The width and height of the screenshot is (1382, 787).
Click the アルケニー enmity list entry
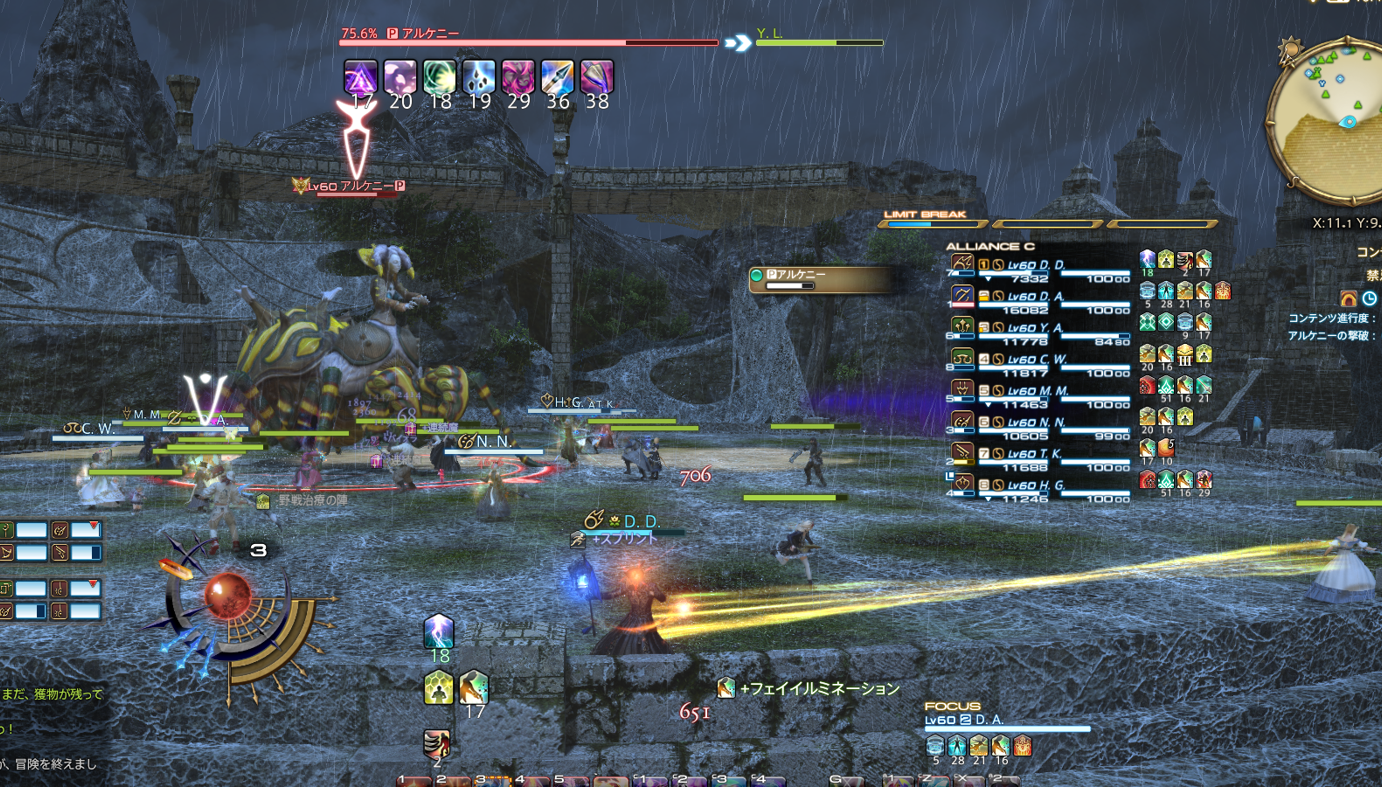pos(820,279)
